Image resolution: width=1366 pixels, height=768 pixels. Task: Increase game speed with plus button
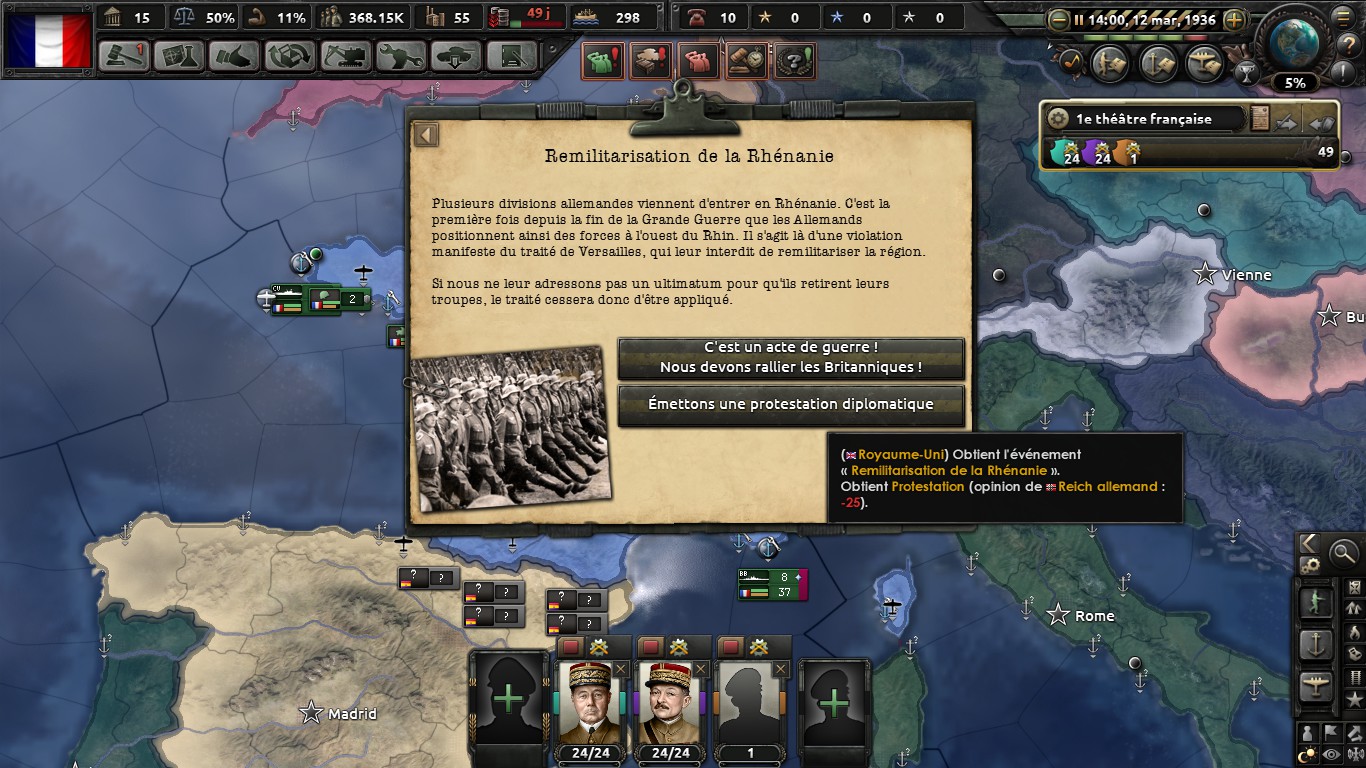(1235, 20)
